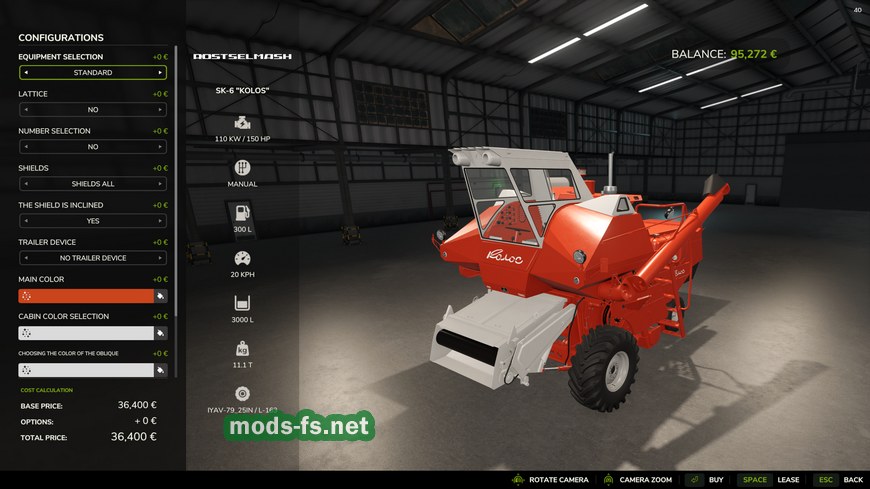Go back from the configuration screen

[838, 480]
